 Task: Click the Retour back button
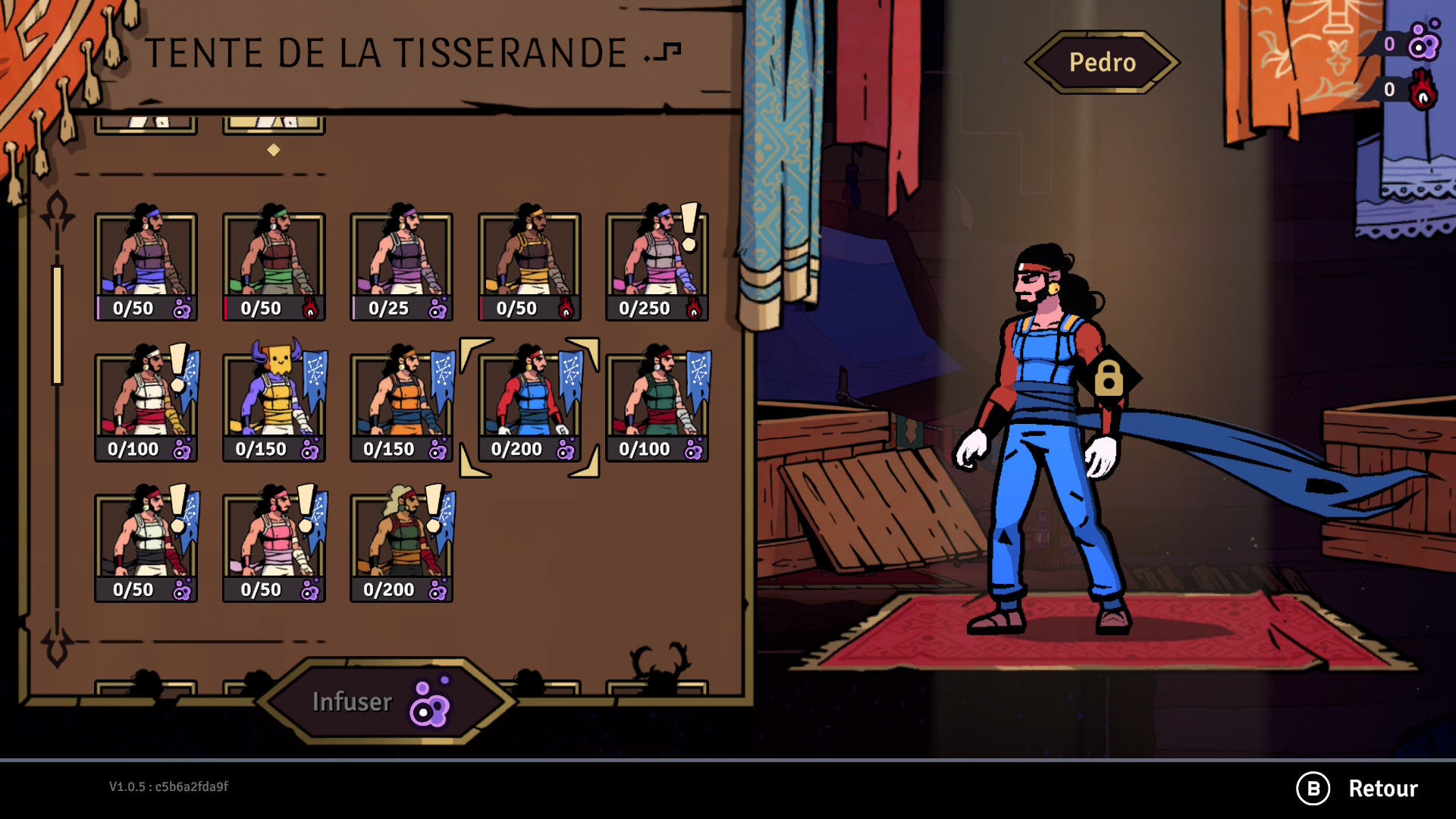click(1357, 789)
